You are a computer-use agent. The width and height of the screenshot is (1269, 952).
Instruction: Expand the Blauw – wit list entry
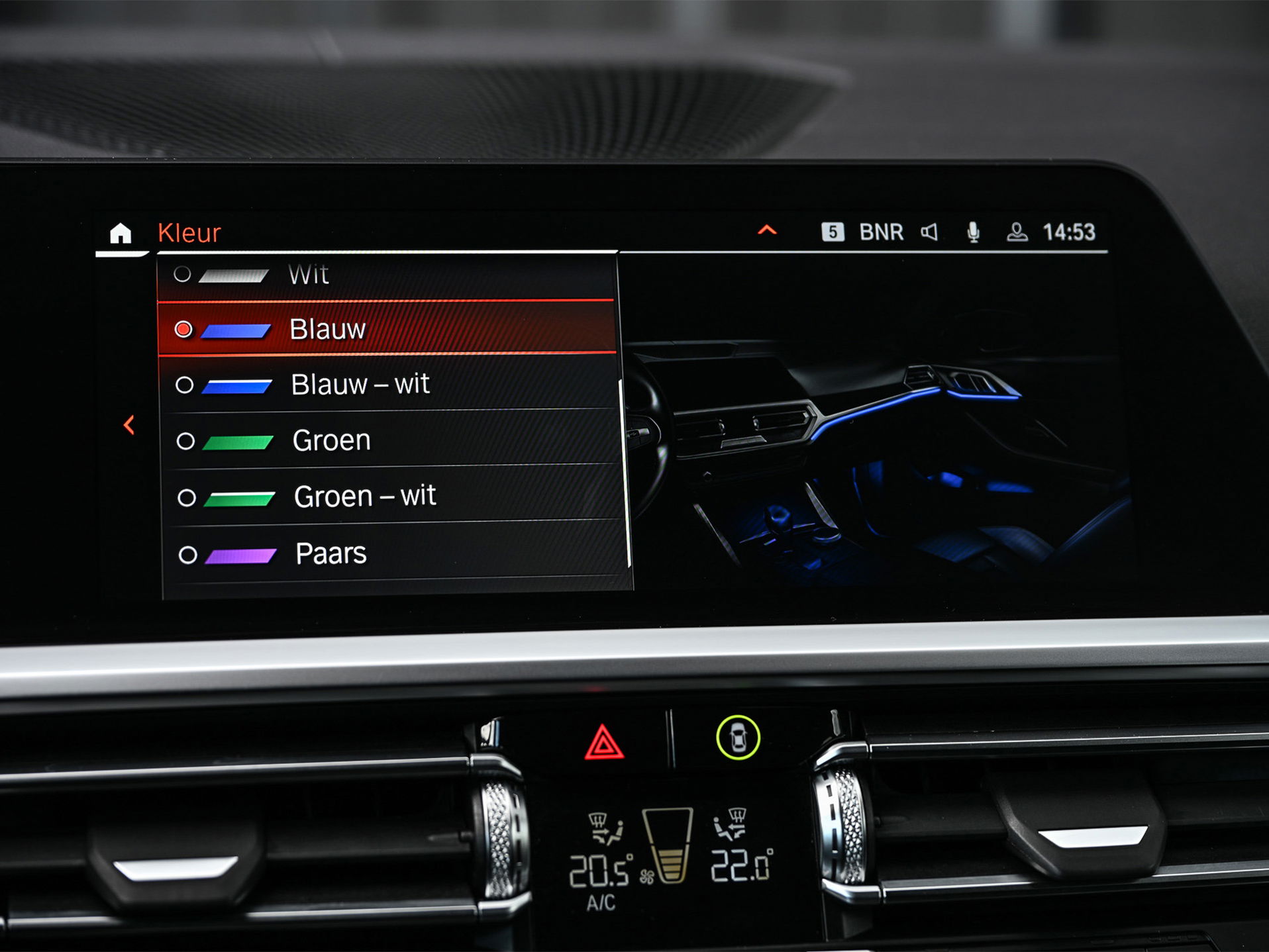point(361,383)
